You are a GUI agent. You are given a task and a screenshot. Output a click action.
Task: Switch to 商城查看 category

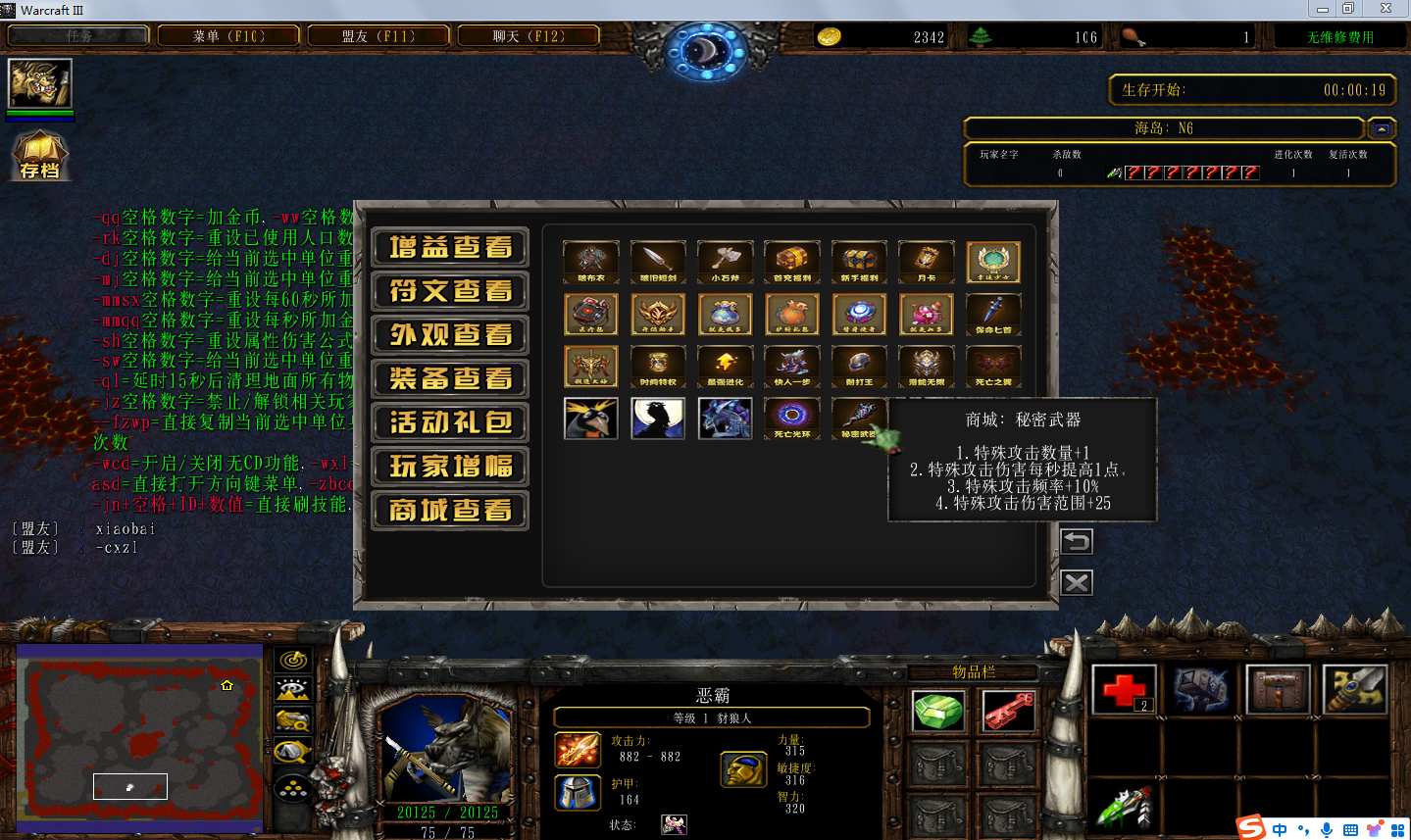pos(450,511)
